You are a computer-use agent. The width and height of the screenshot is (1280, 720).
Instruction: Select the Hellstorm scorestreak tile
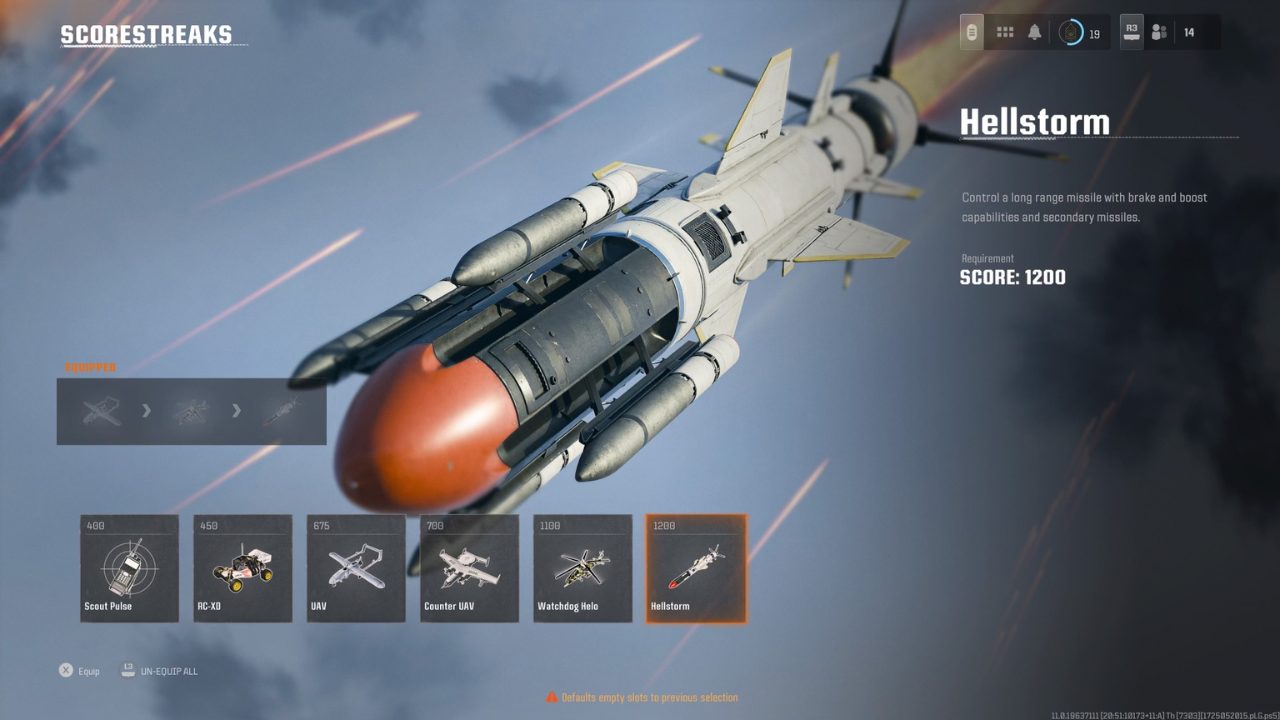click(x=695, y=568)
